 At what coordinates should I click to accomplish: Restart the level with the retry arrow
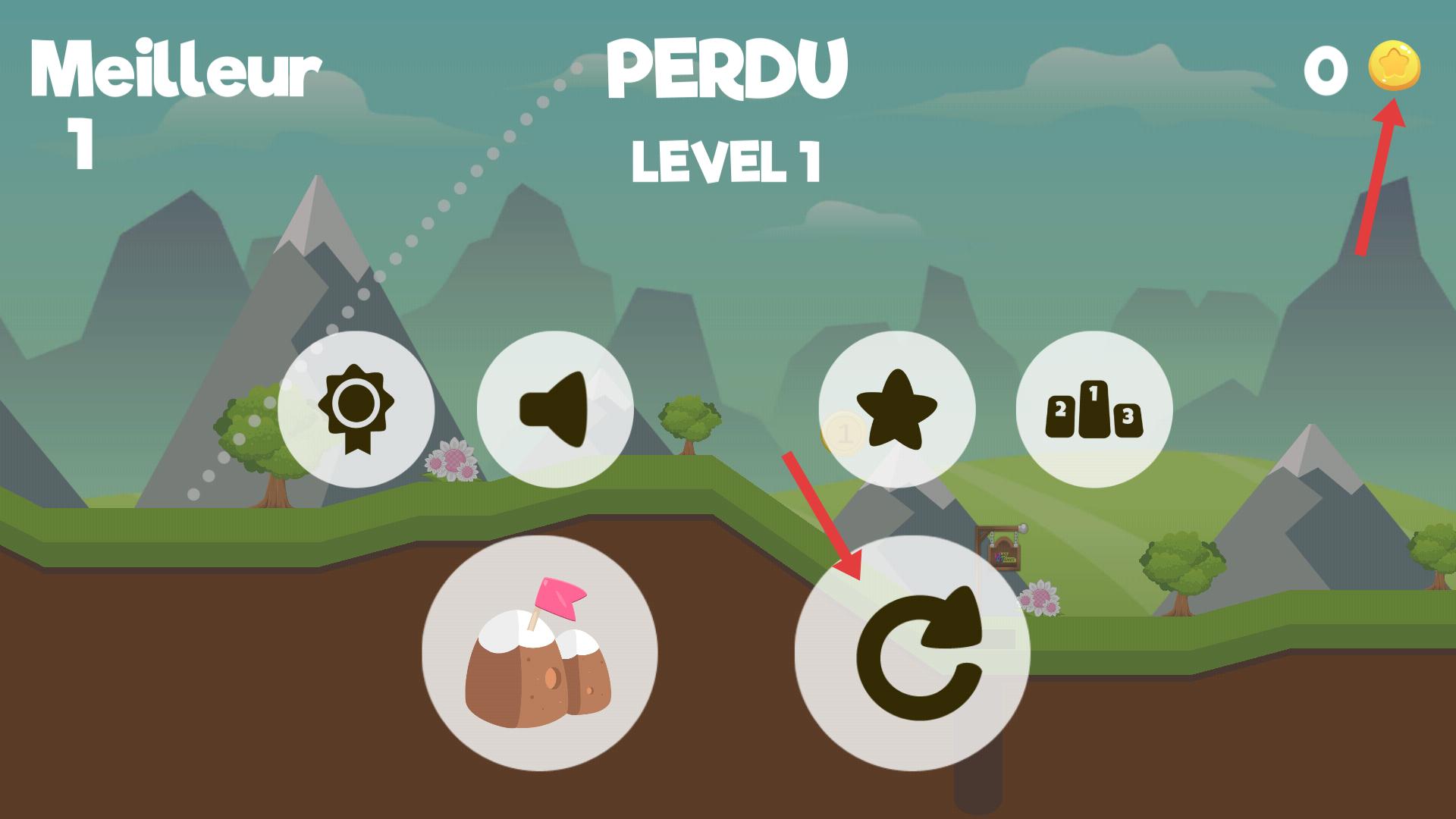click(x=912, y=654)
